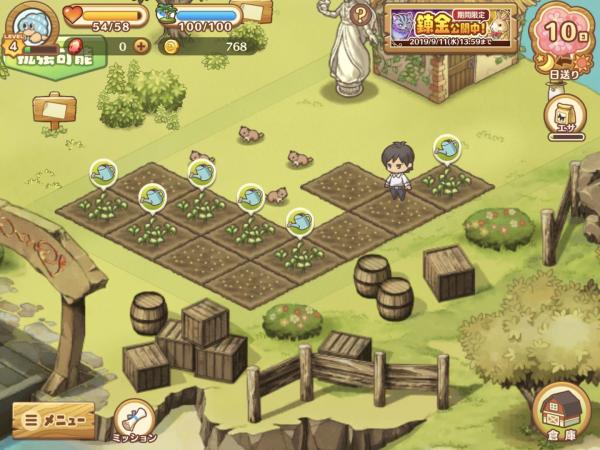Screen dimensions: 600x450
Task: Open the 倉庫 warehouse barn button
Action: click(560, 412)
